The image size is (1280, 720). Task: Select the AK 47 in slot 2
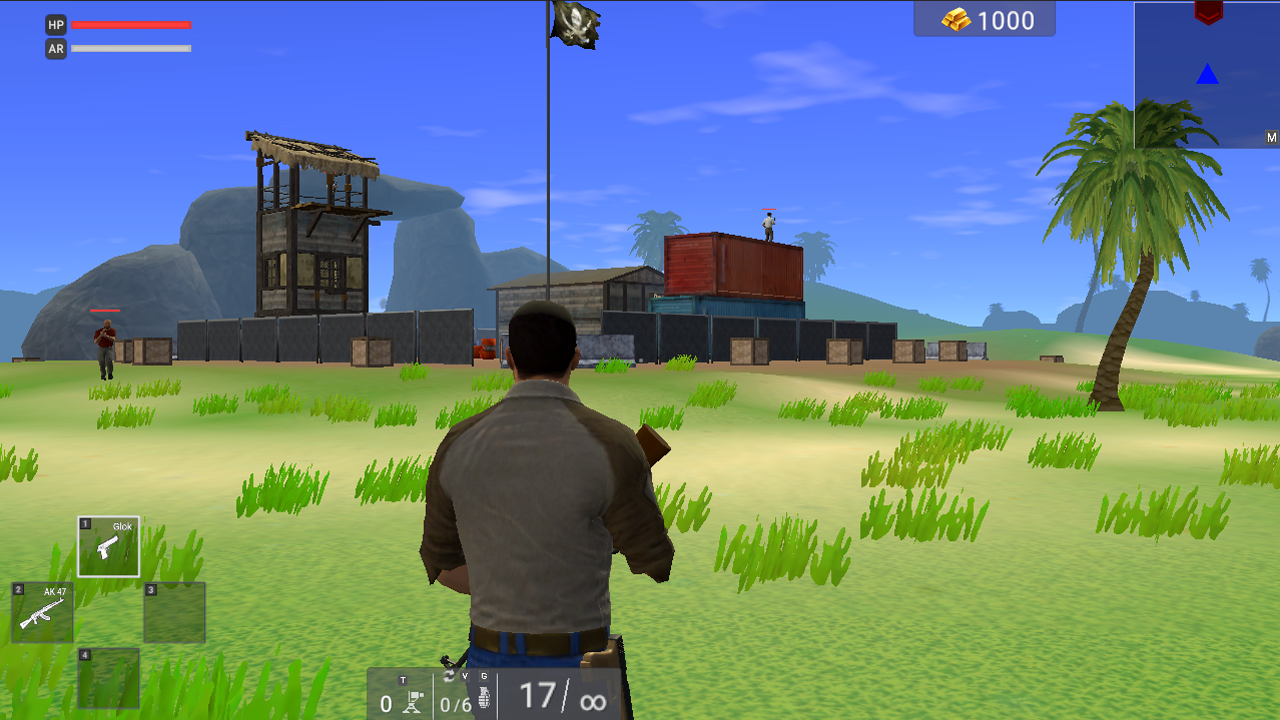click(42, 612)
